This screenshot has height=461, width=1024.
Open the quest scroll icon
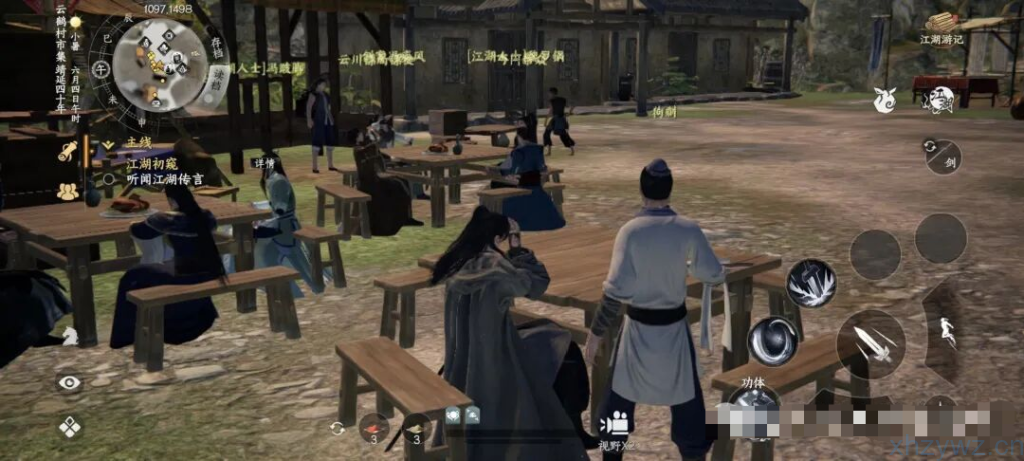coord(68,151)
